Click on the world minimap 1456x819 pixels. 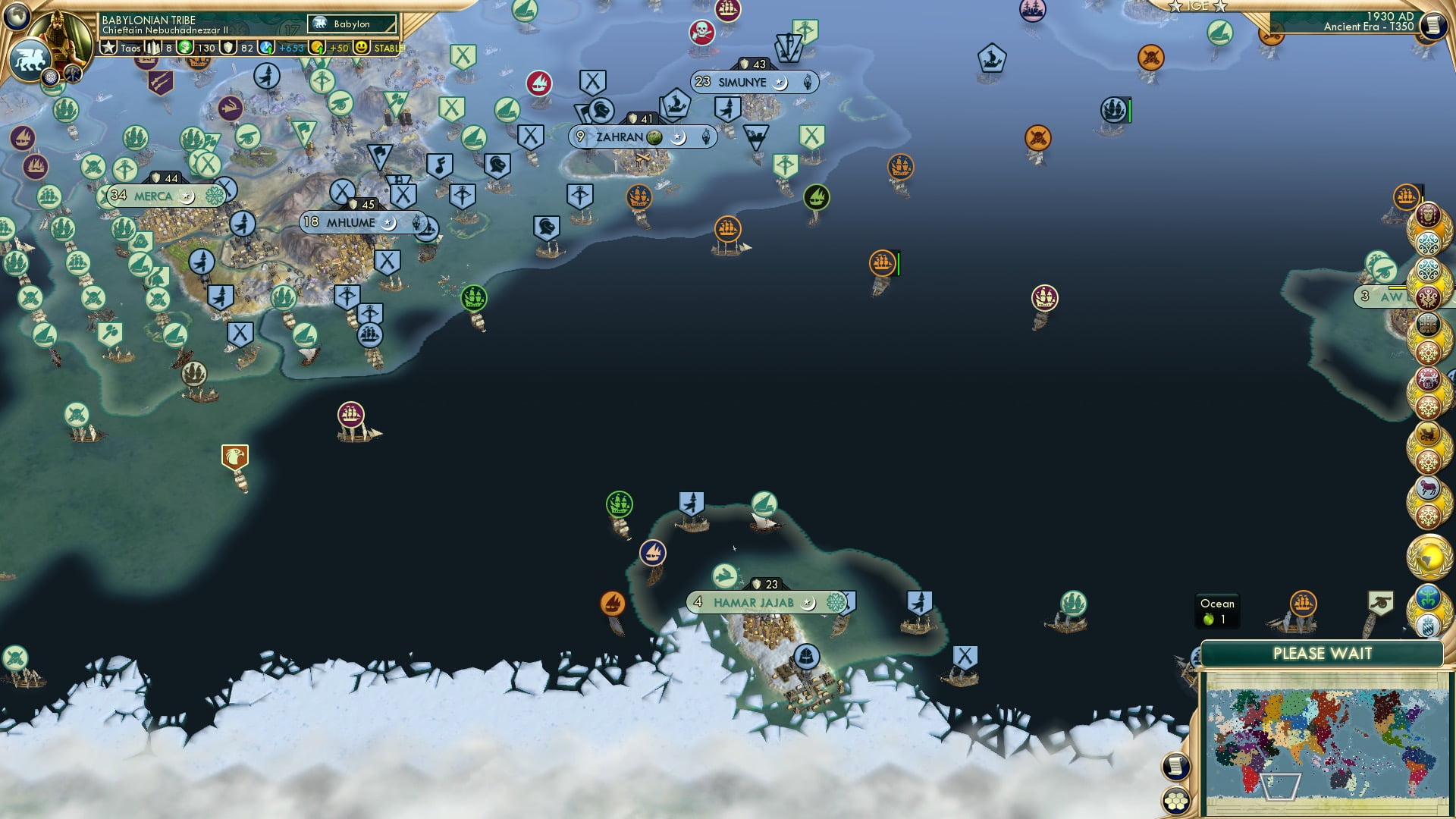point(1326,742)
